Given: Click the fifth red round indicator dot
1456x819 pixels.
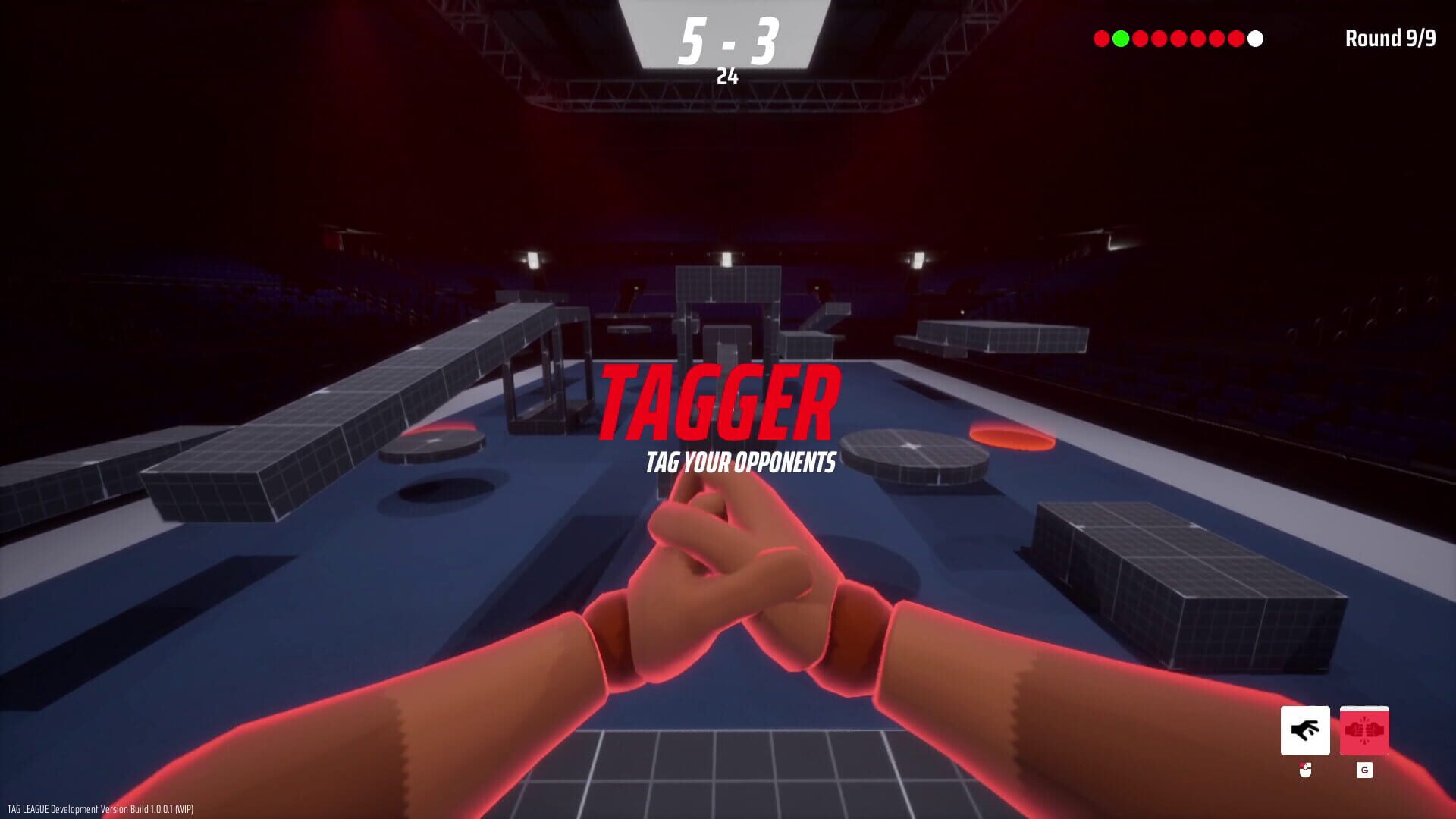Looking at the screenshot, I should click(x=1197, y=38).
